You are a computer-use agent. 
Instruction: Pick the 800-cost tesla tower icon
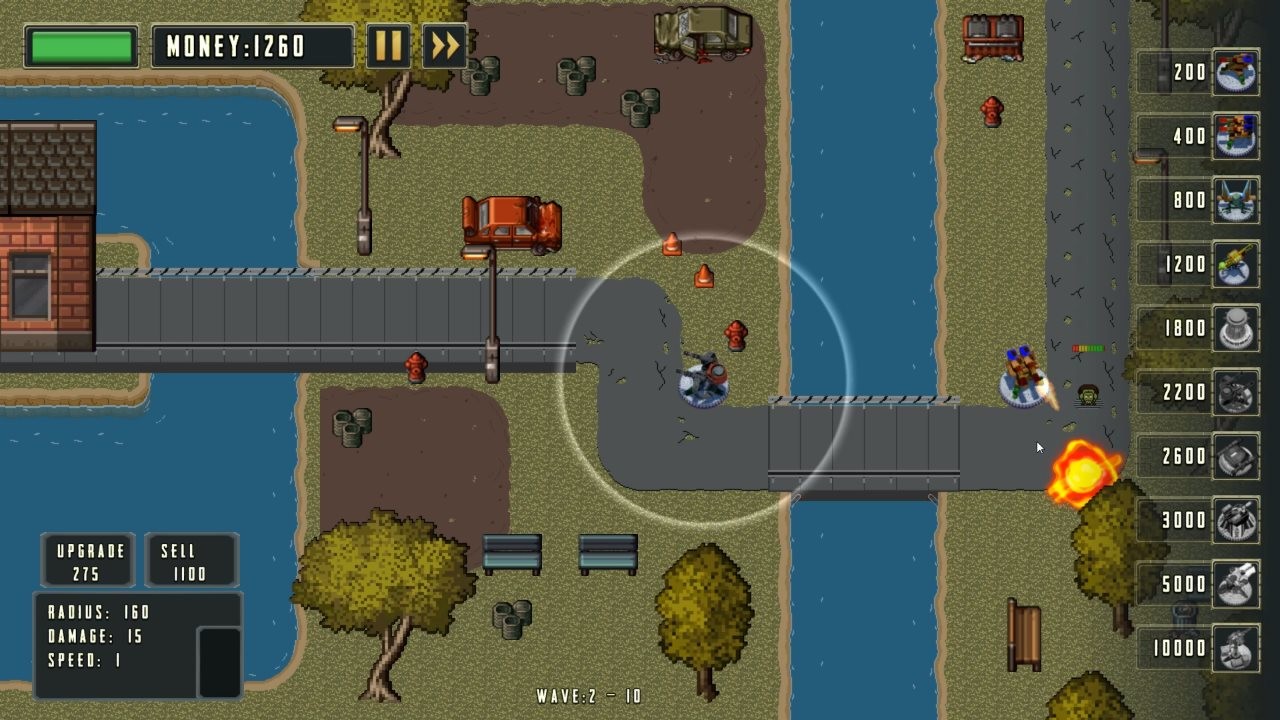click(x=1234, y=201)
